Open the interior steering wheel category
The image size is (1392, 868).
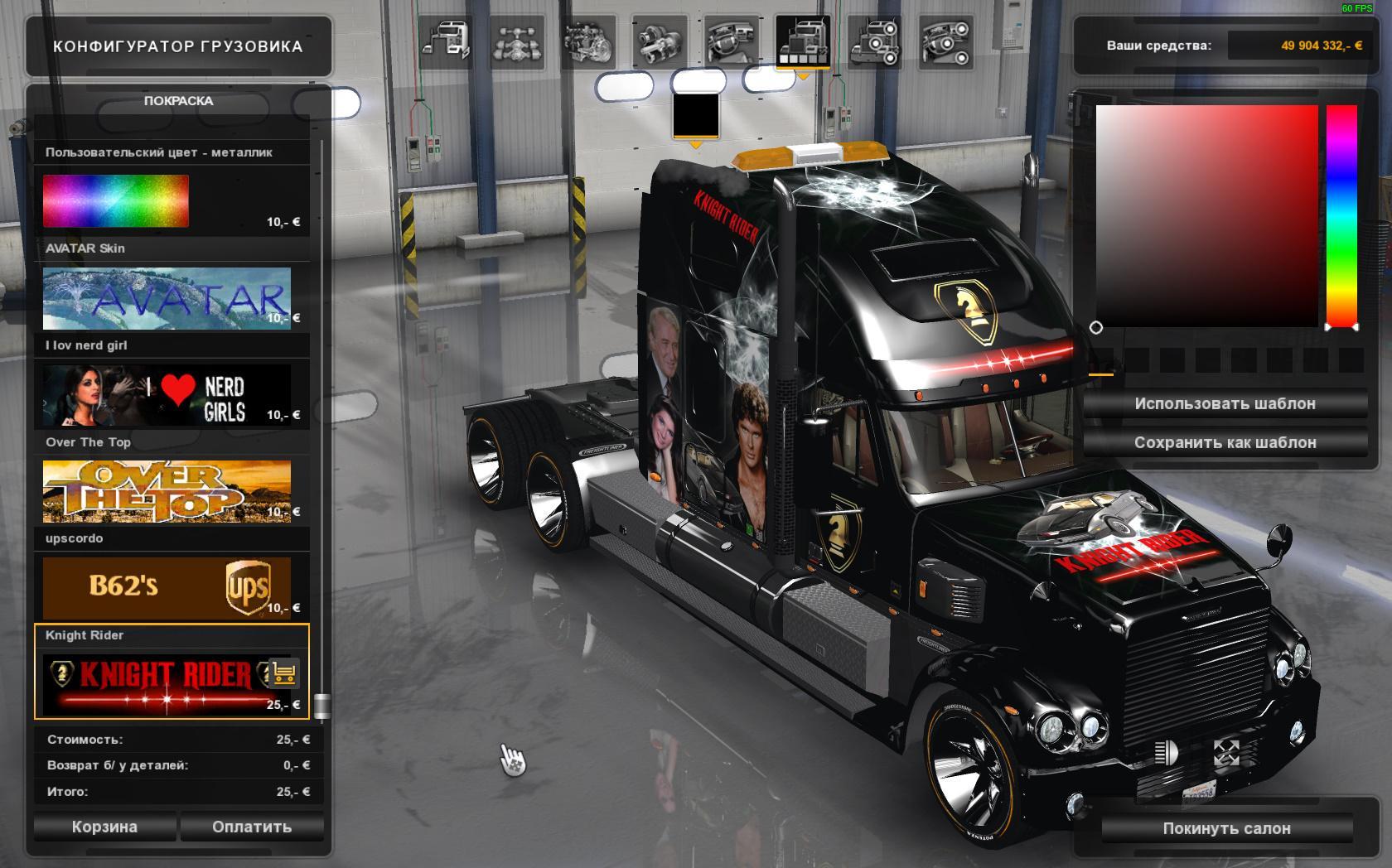pos(731,41)
